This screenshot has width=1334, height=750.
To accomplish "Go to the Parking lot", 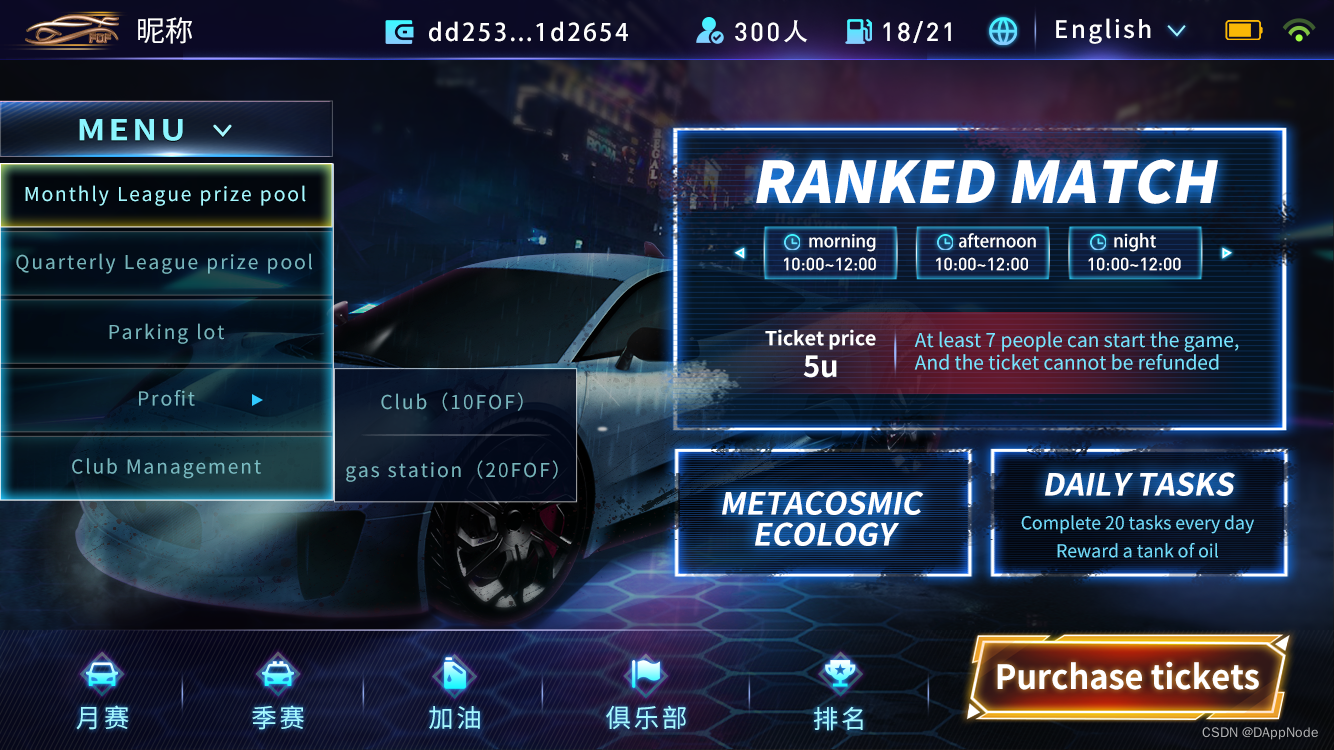I will tap(166, 332).
